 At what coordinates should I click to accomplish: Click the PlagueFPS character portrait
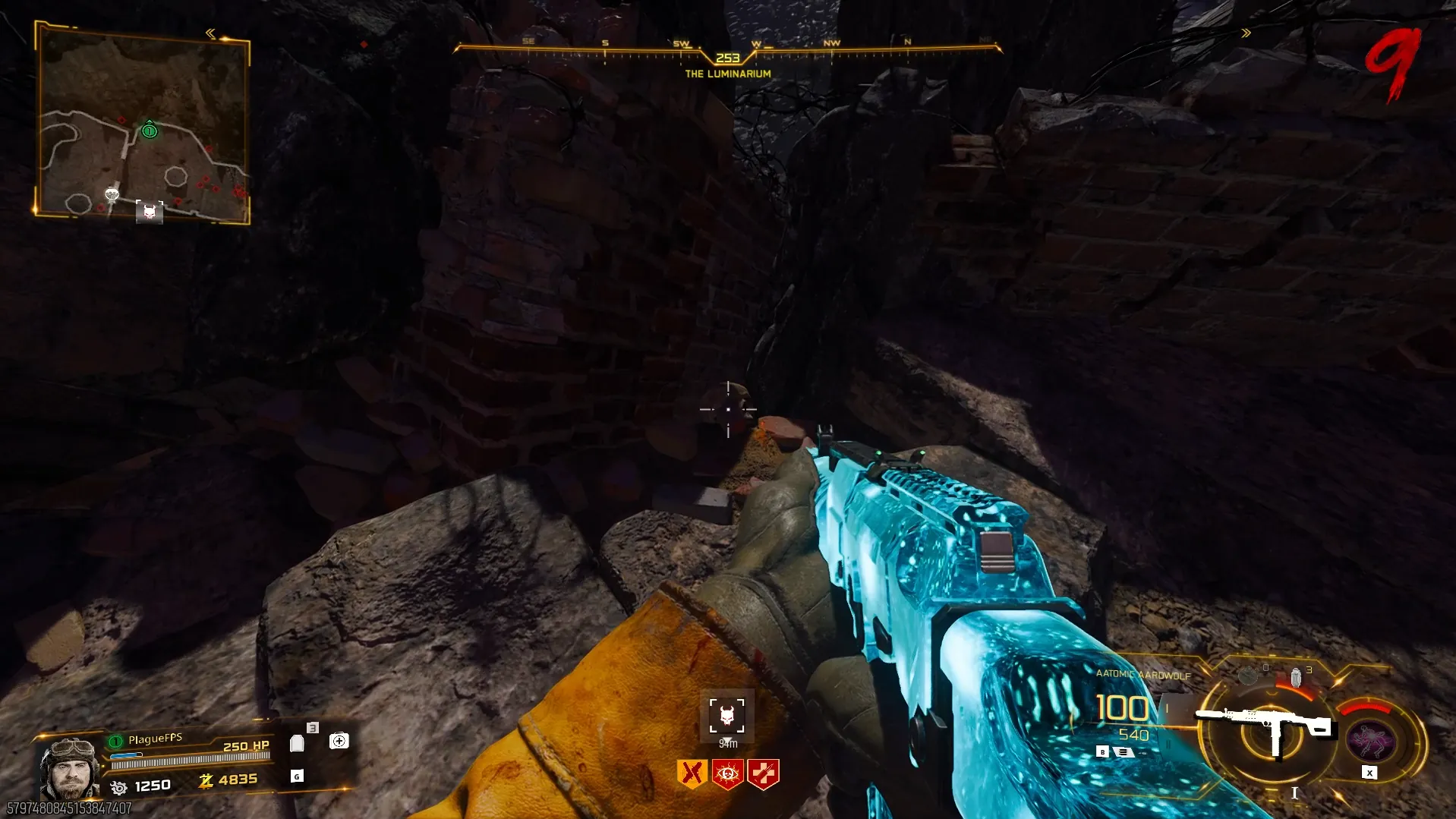pyautogui.click(x=68, y=767)
